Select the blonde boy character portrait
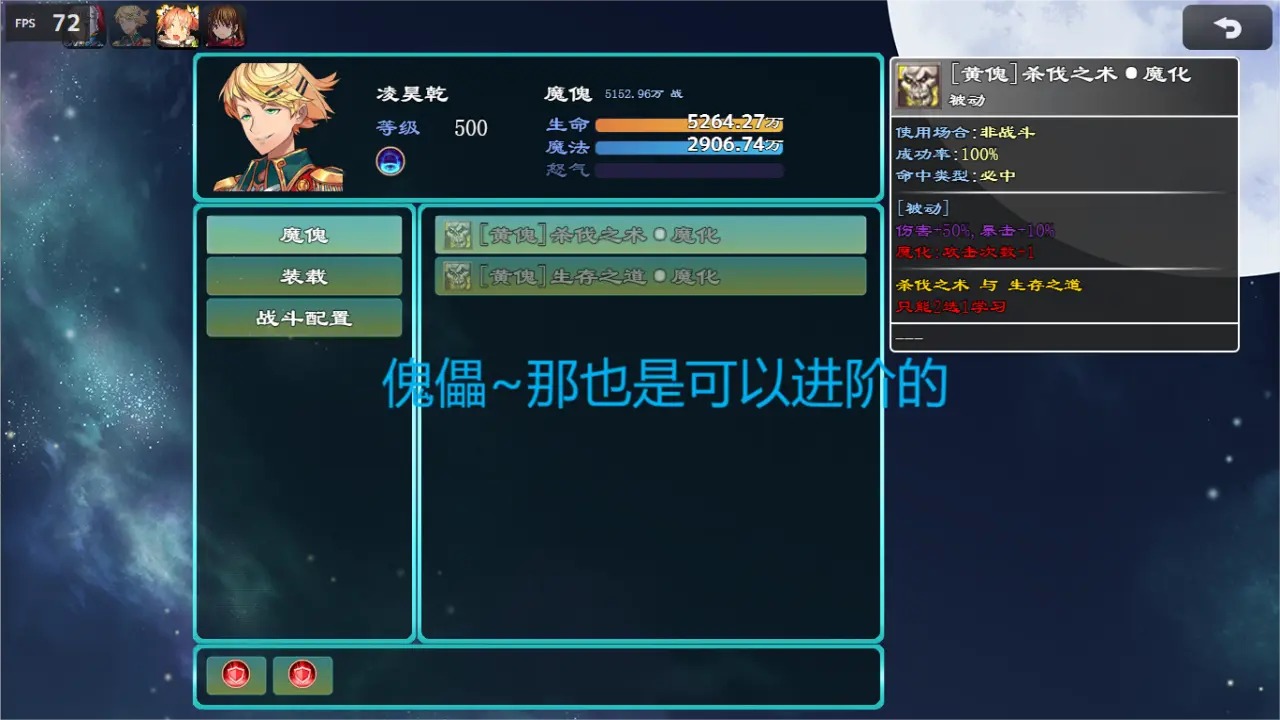Viewport: 1280px width, 720px height. tap(131, 25)
